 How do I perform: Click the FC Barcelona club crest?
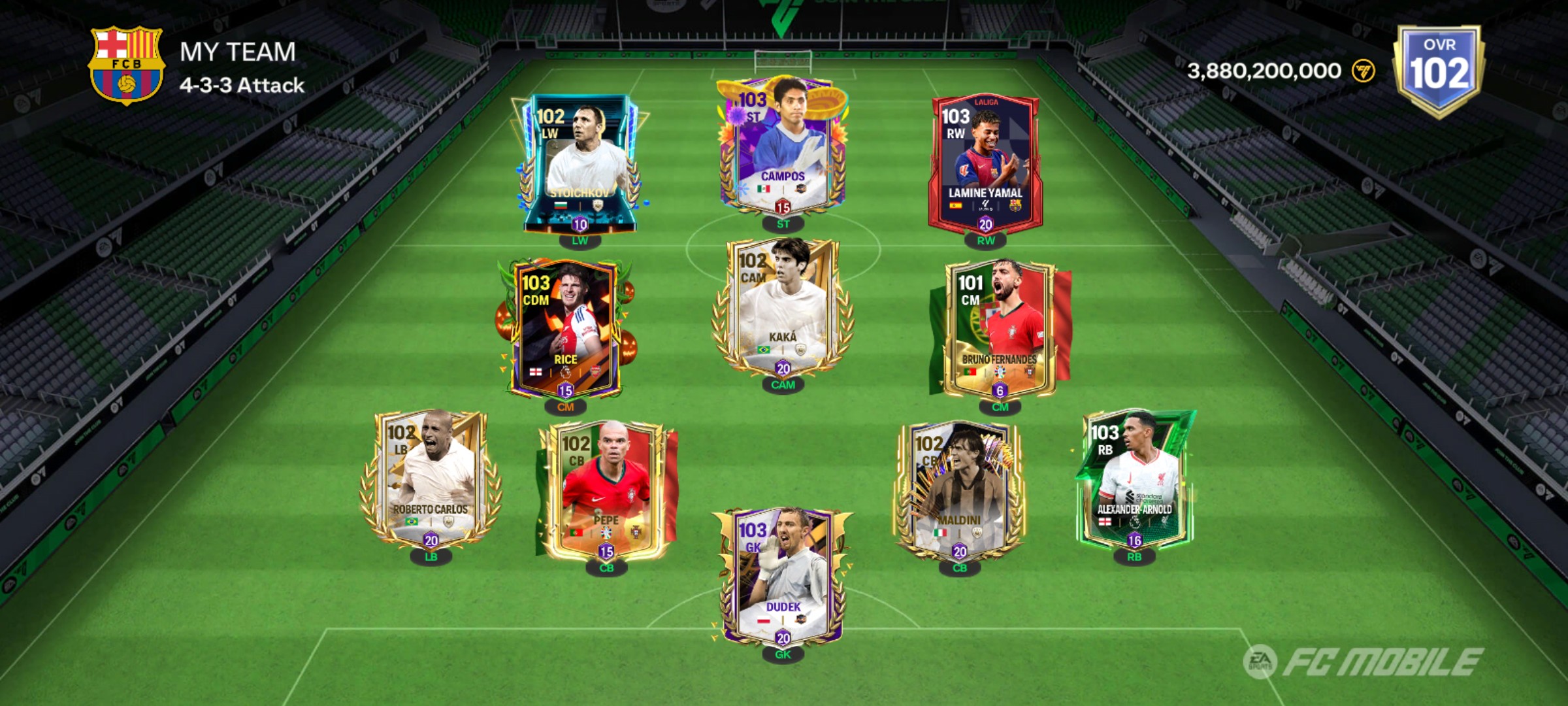click(x=126, y=64)
